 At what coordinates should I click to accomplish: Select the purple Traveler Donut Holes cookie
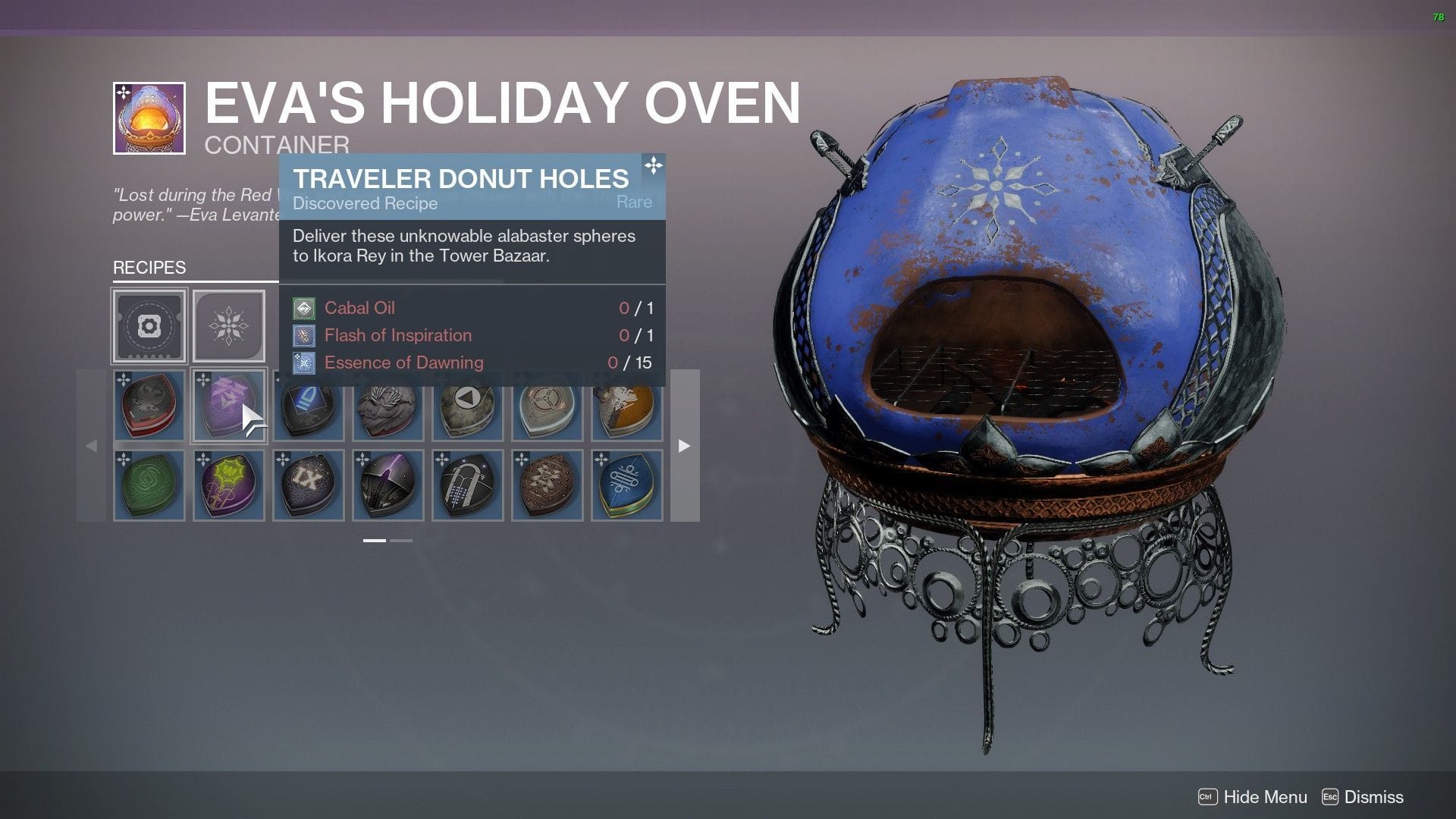(x=228, y=406)
